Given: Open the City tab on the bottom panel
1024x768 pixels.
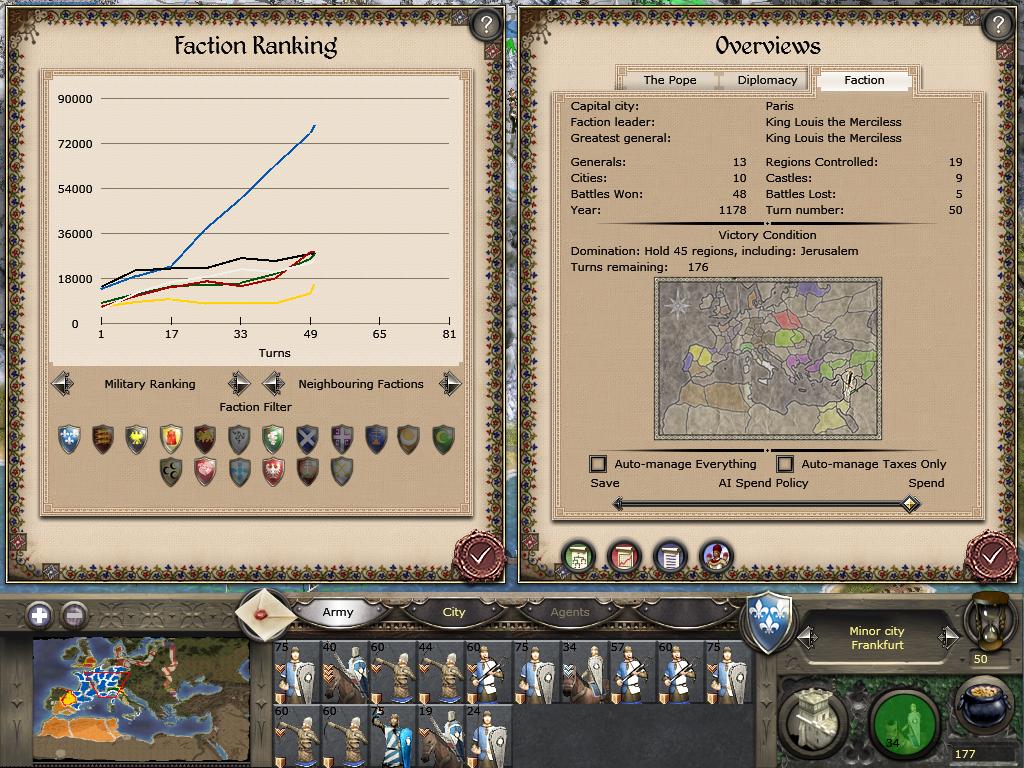Looking at the screenshot, I should (x=454, y=612).
